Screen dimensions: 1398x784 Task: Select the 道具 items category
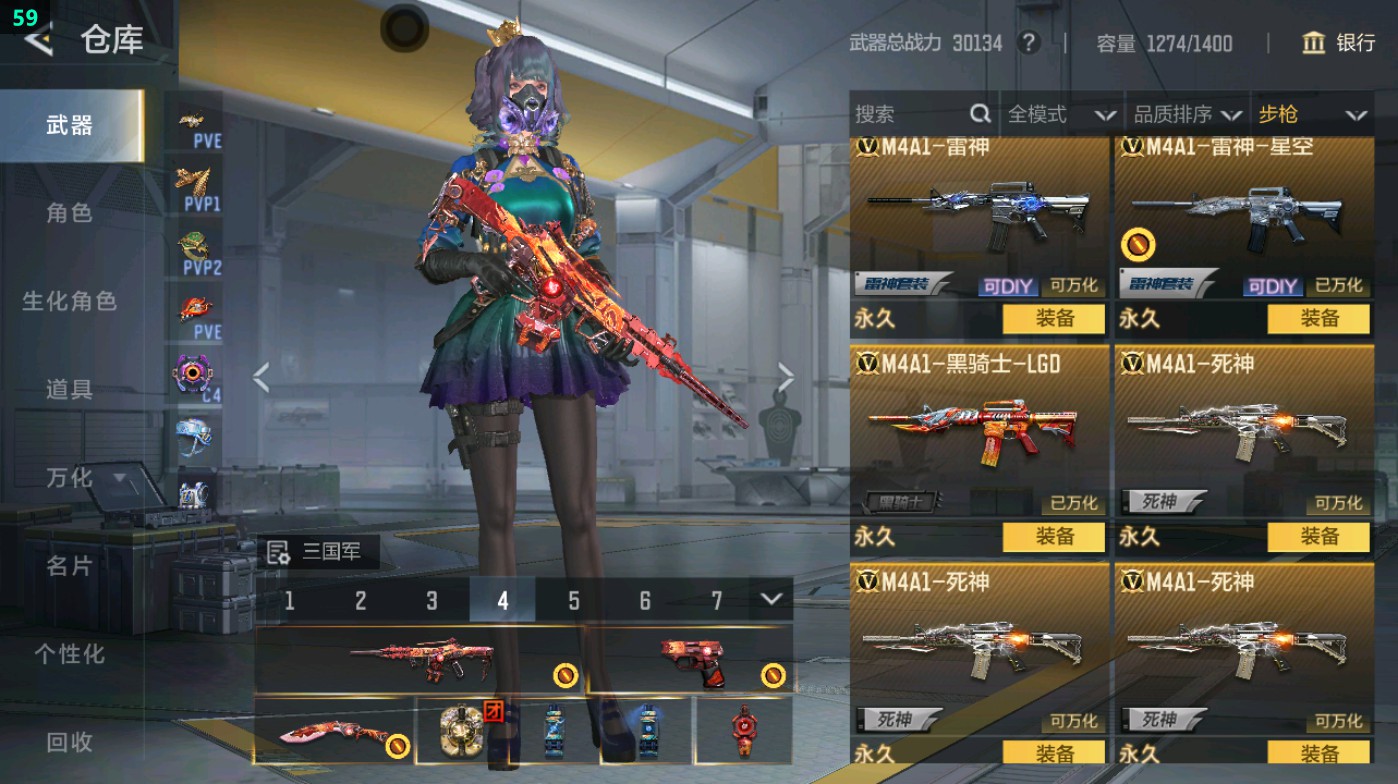(x=69, y=390)
